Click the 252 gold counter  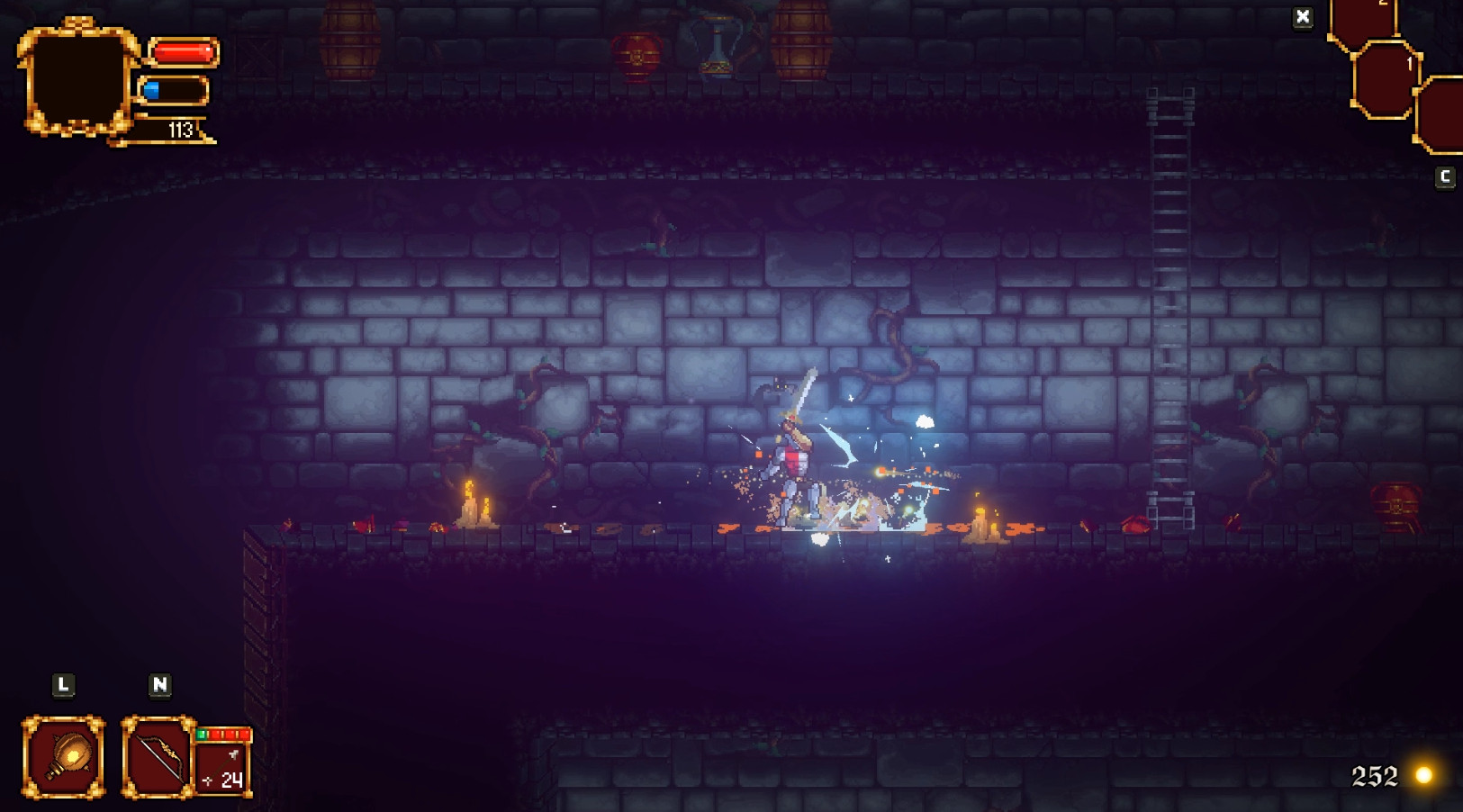tap(1373, 772)
